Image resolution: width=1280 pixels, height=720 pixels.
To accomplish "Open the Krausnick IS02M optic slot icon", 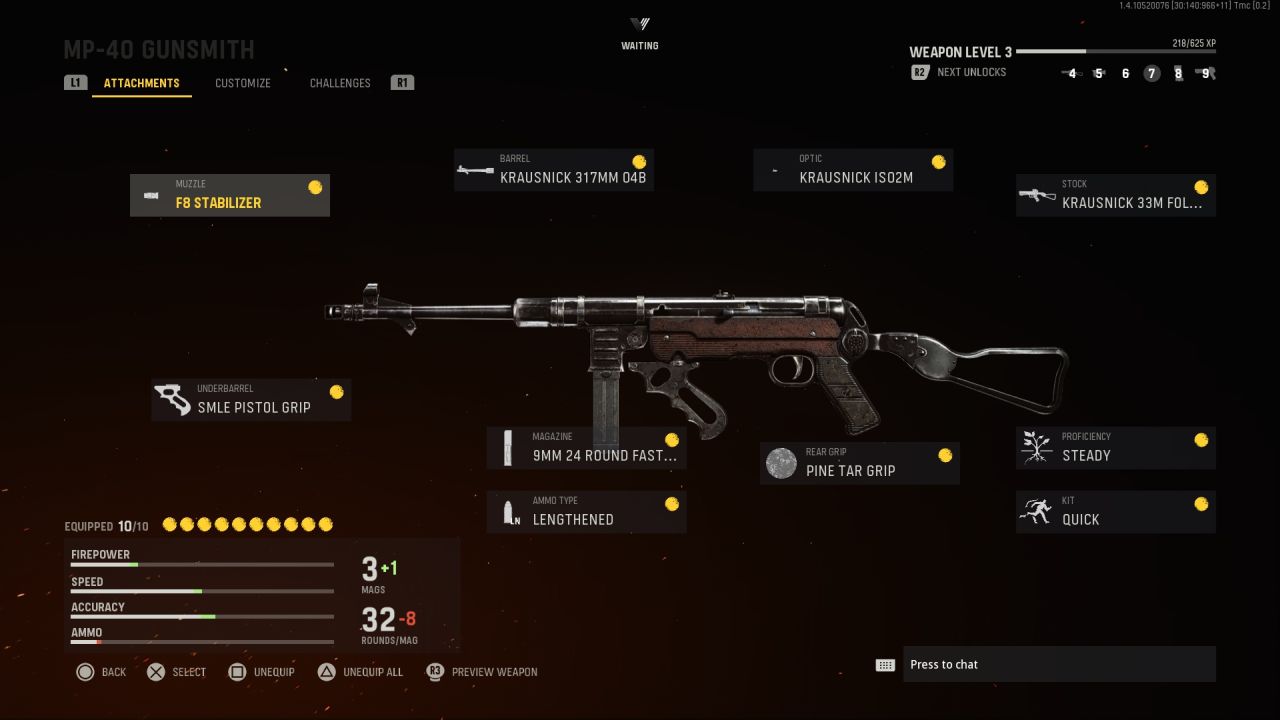I will click(x=775, y=169).
